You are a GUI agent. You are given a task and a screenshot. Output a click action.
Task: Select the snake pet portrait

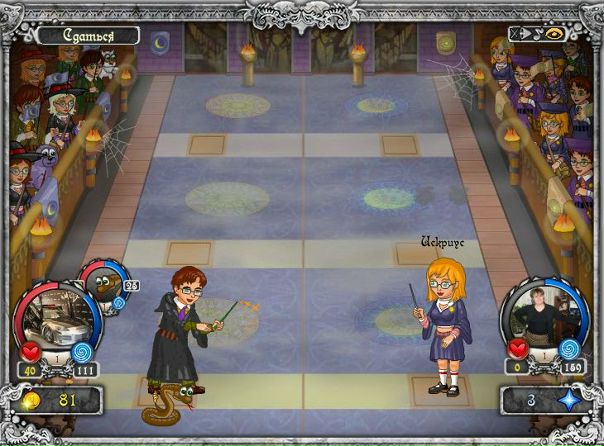(x=100, y=286)
